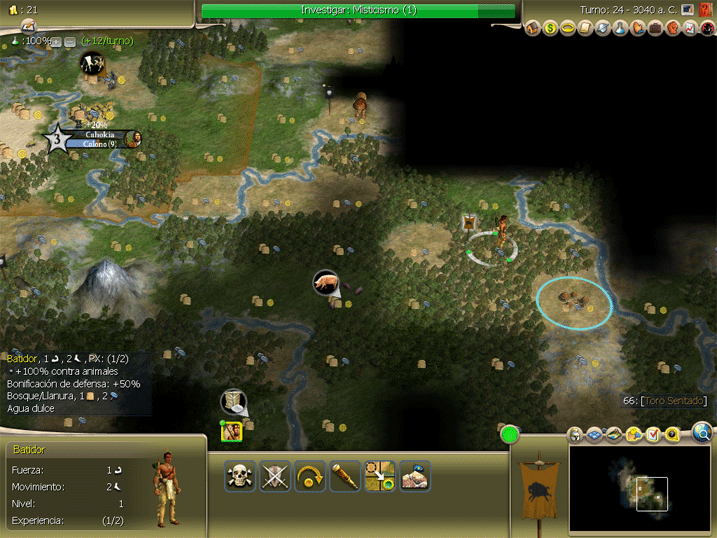Activate the spyglass auto-explore action
Screen dimensions: 717x538
[x=345, y=476]
